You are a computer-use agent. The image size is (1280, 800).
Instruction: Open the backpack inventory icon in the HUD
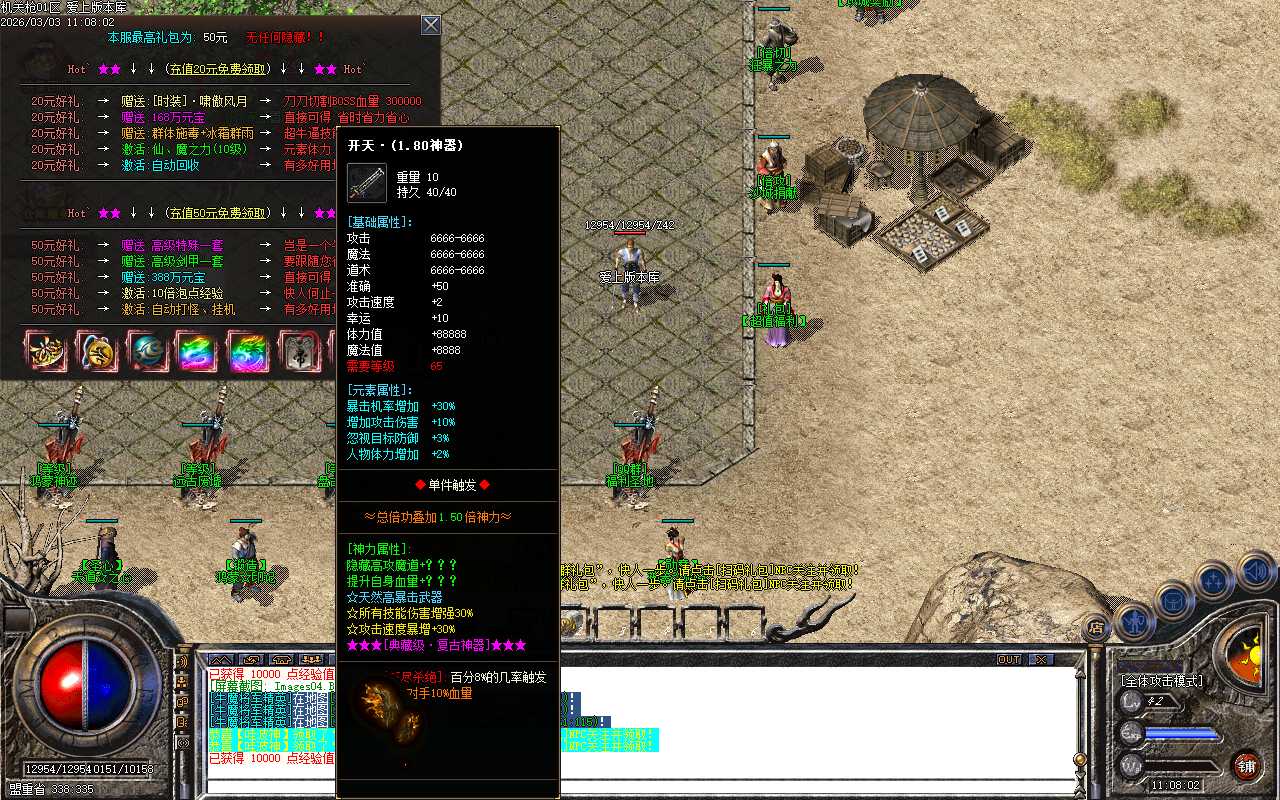click(x=1173, y=602)
